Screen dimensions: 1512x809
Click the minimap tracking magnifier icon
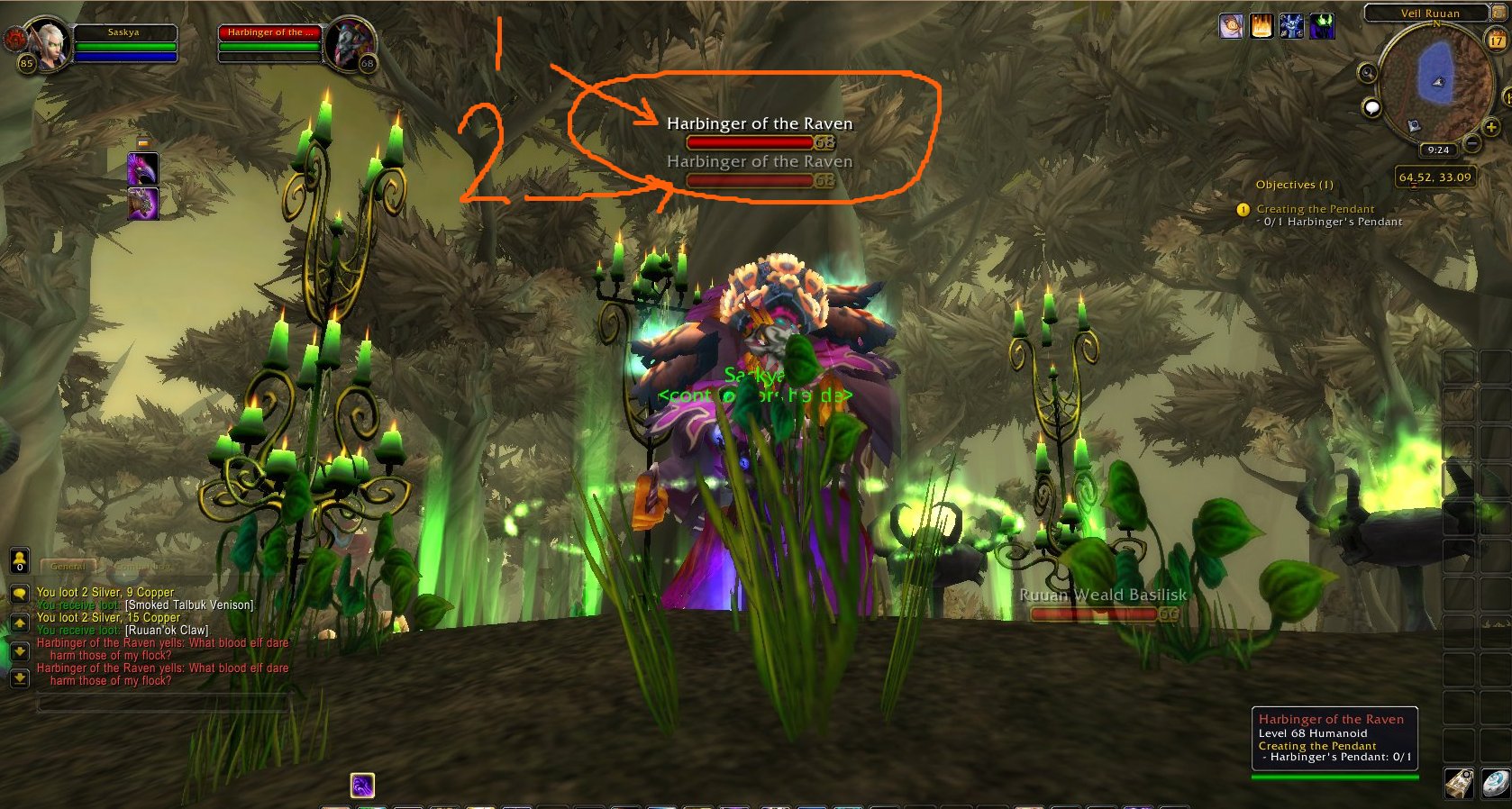[1367, 73]
